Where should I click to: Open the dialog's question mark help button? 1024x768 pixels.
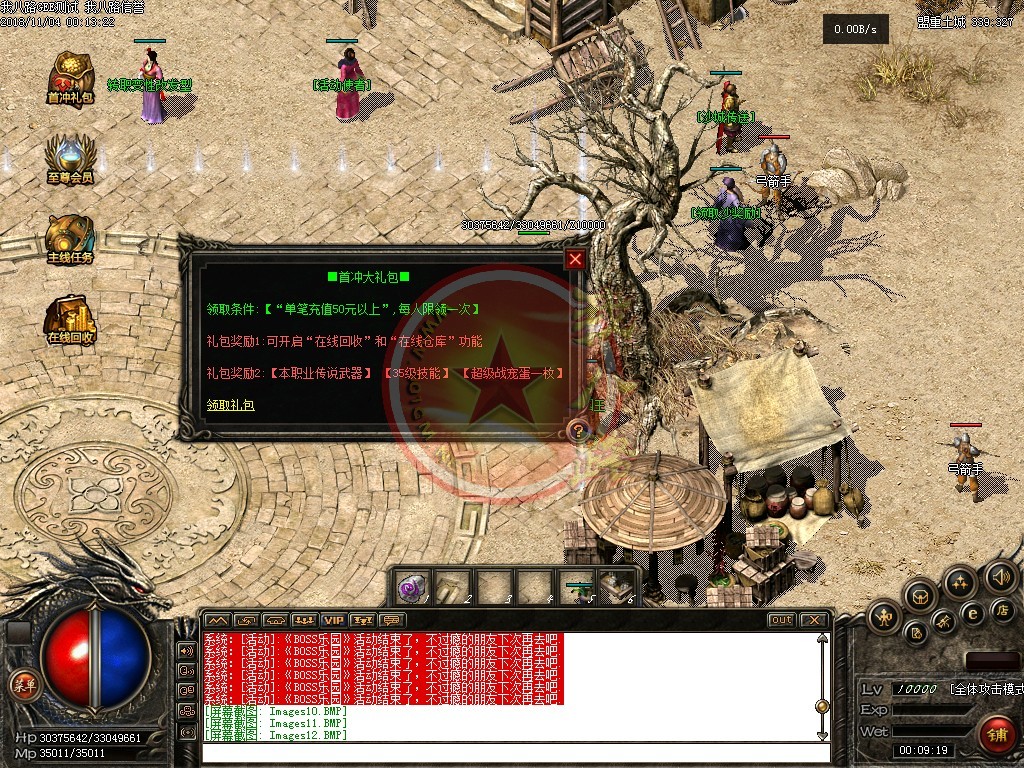(x=577, y=431)
